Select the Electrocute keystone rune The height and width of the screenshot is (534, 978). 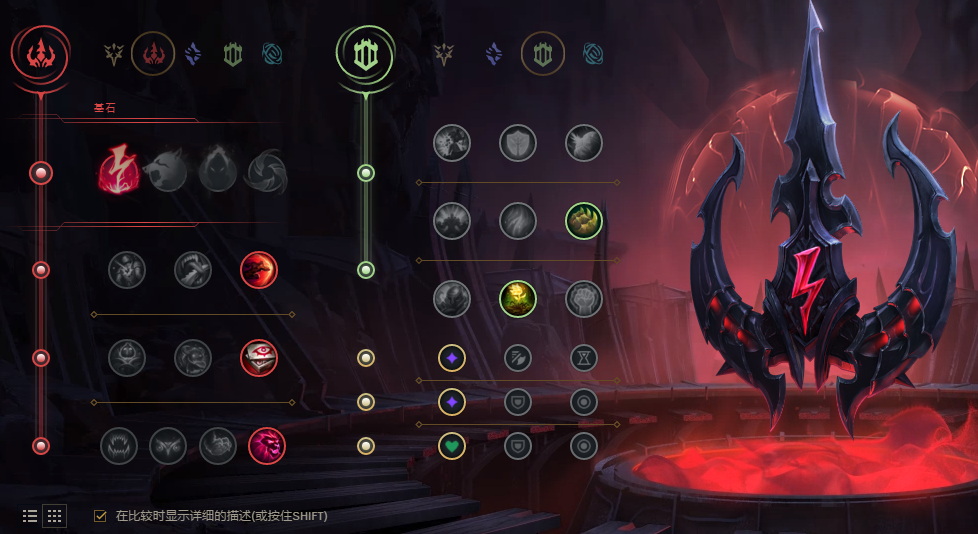click(121, 172)
